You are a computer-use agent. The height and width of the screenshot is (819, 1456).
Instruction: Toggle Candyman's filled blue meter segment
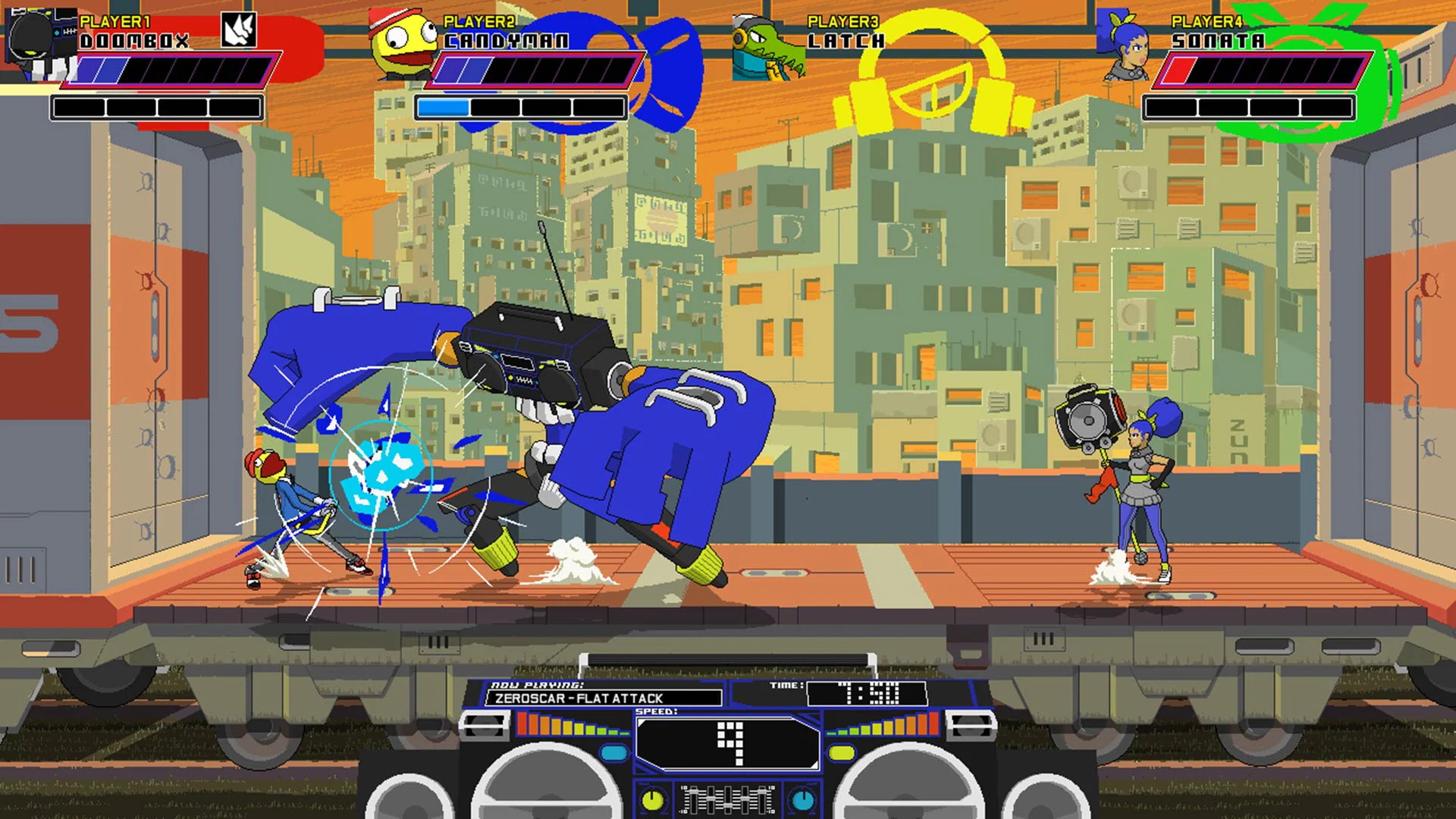444,108
